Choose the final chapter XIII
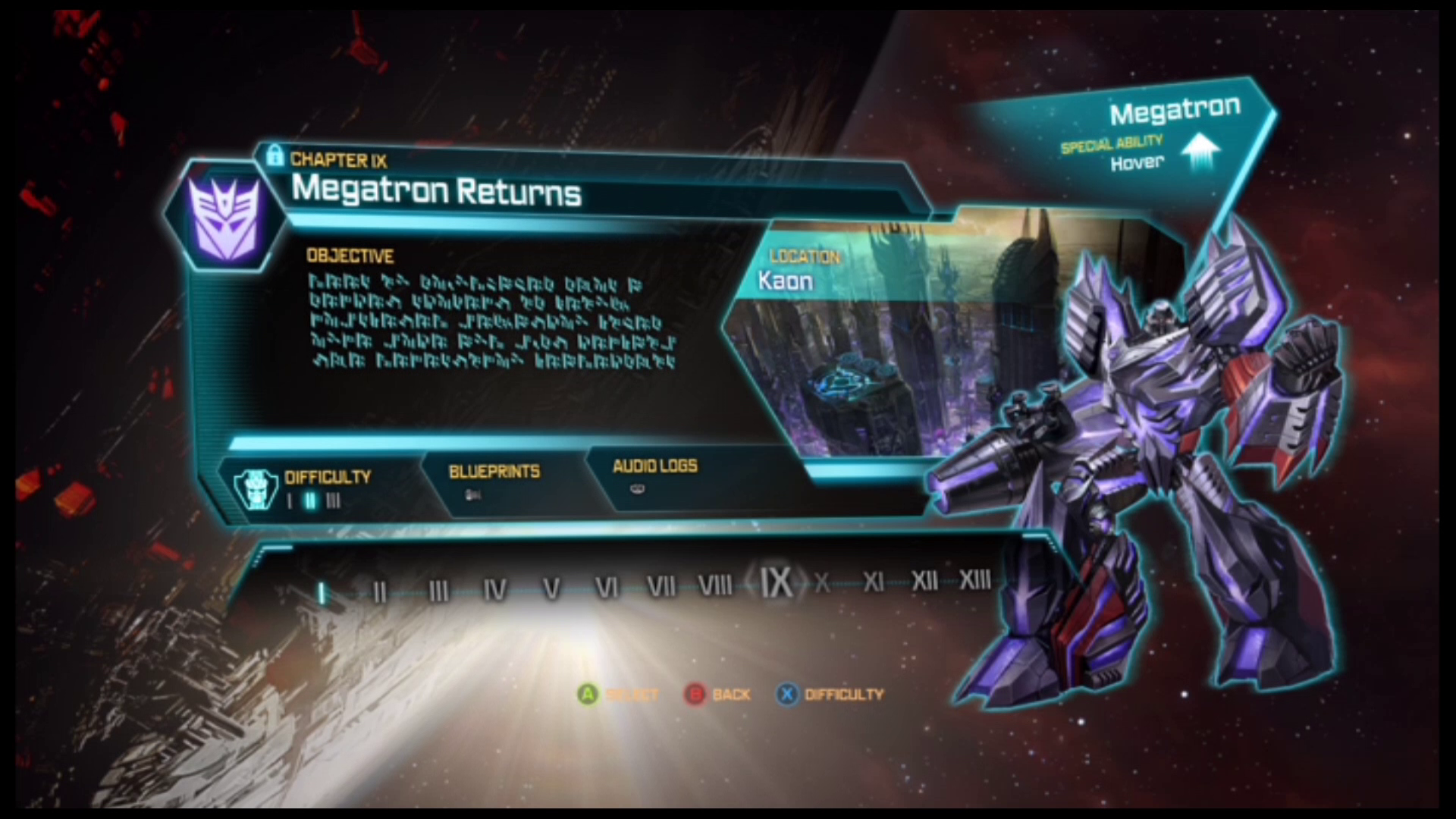The width and height of the screenshot is (1456, 819). pos(975,580)
